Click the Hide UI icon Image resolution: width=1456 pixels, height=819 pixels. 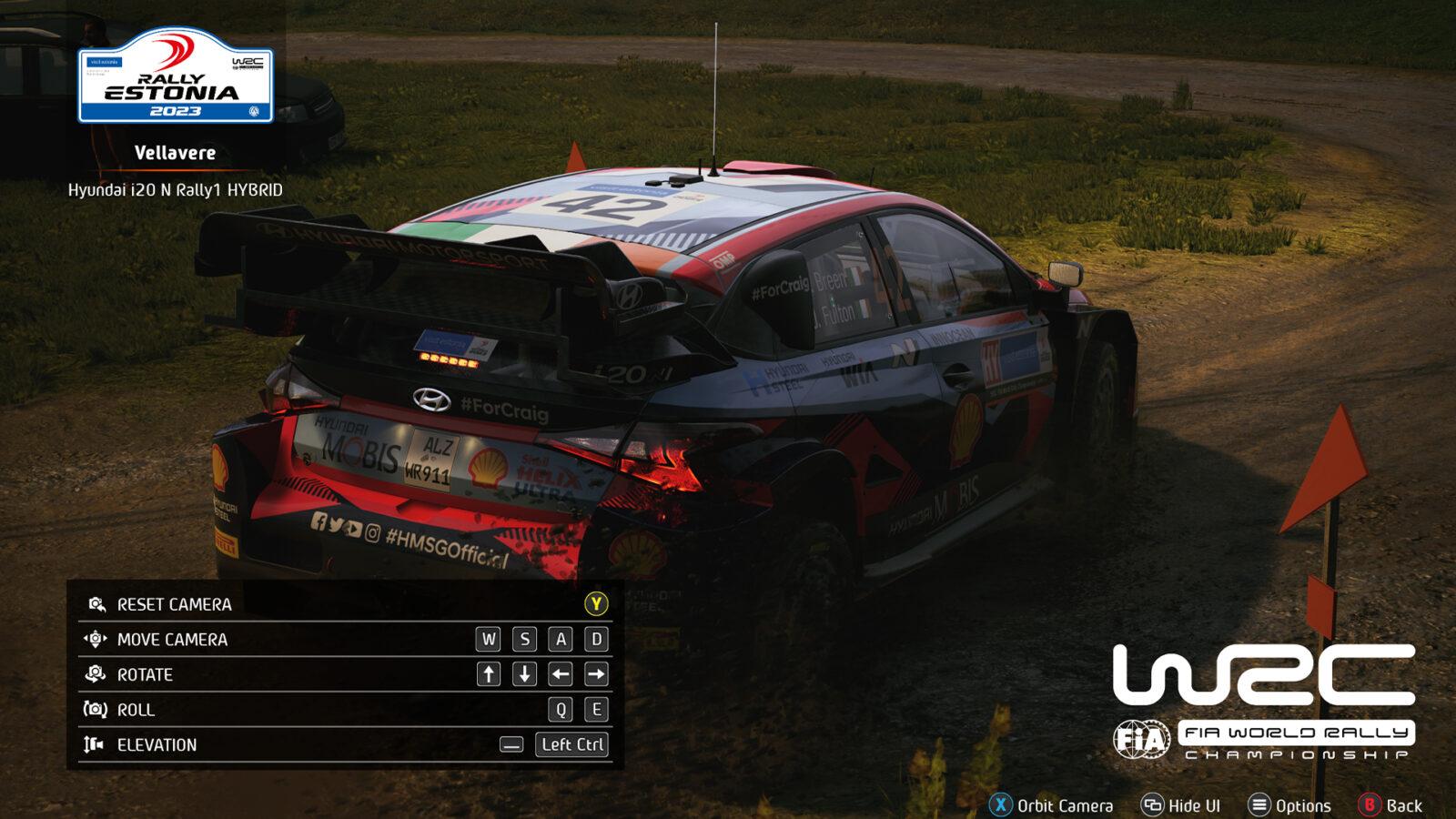point(1150,804)
